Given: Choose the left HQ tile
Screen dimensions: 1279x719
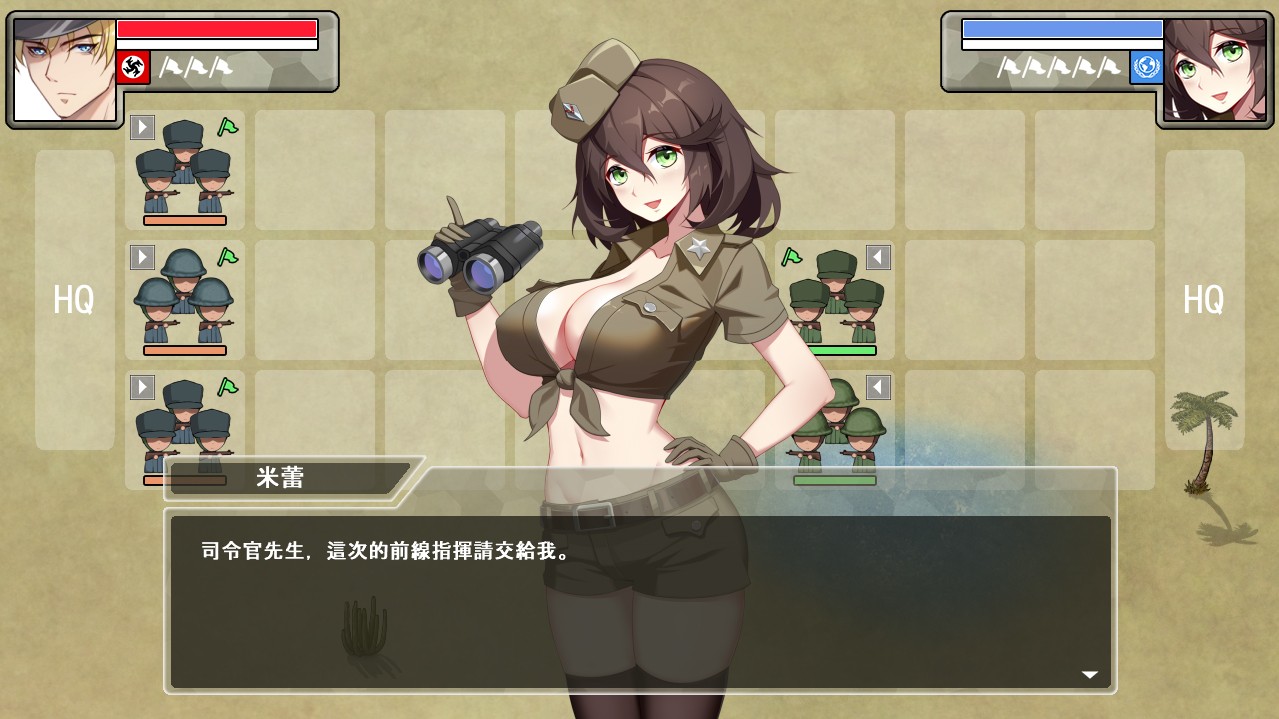Looking at the screenshot, I should point(75,299).
